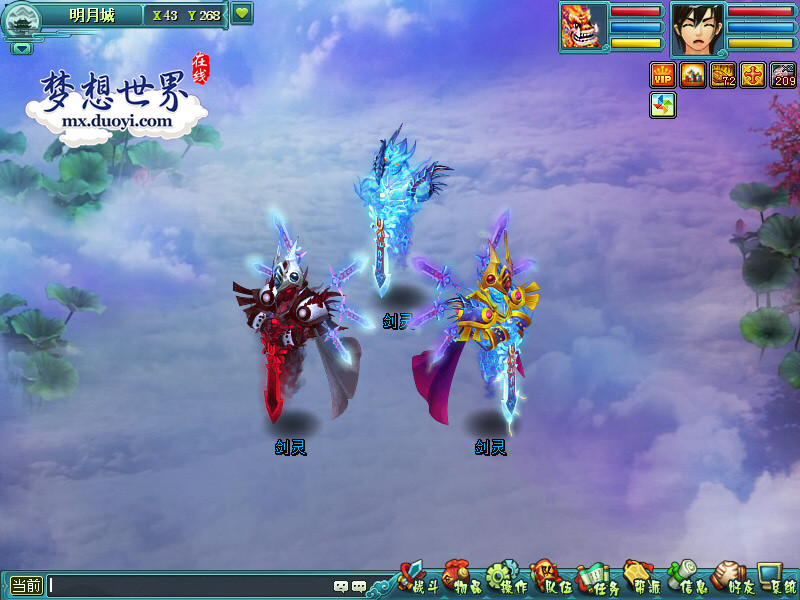
Task: Click the chat text input box
Action: tap(190, 587)
